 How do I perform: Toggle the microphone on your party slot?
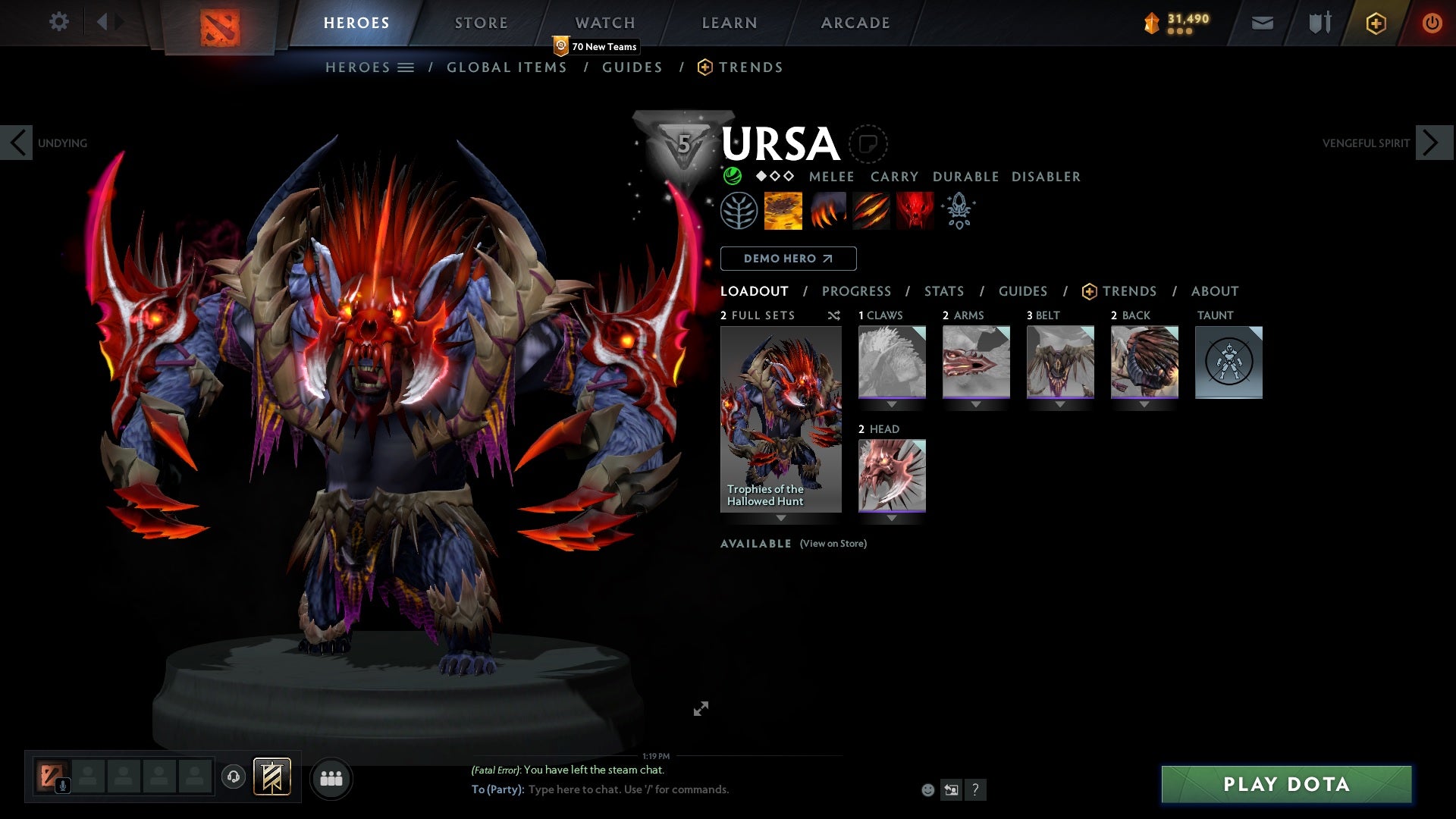62,786
